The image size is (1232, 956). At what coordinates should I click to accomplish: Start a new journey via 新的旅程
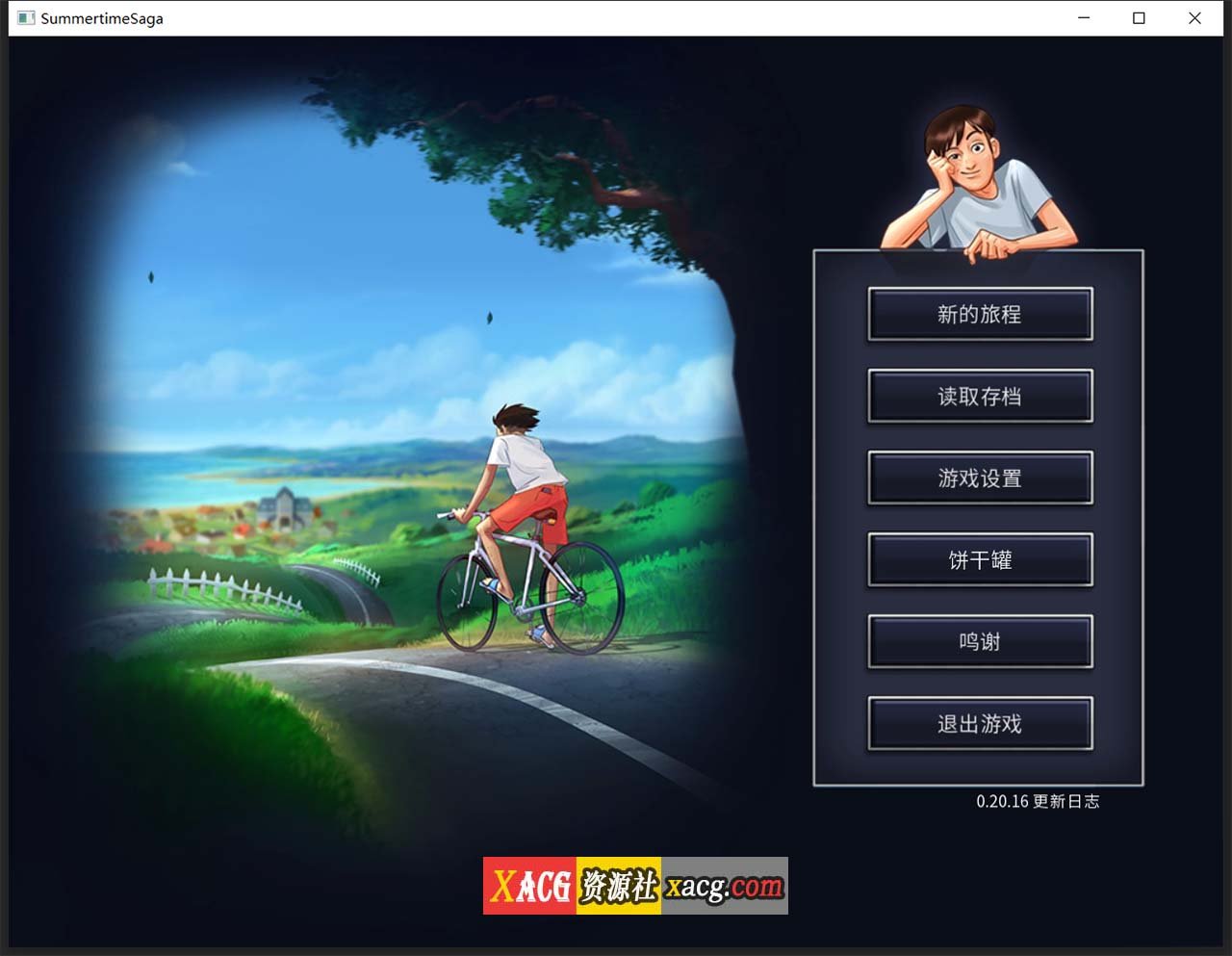[x=979, y=314]
